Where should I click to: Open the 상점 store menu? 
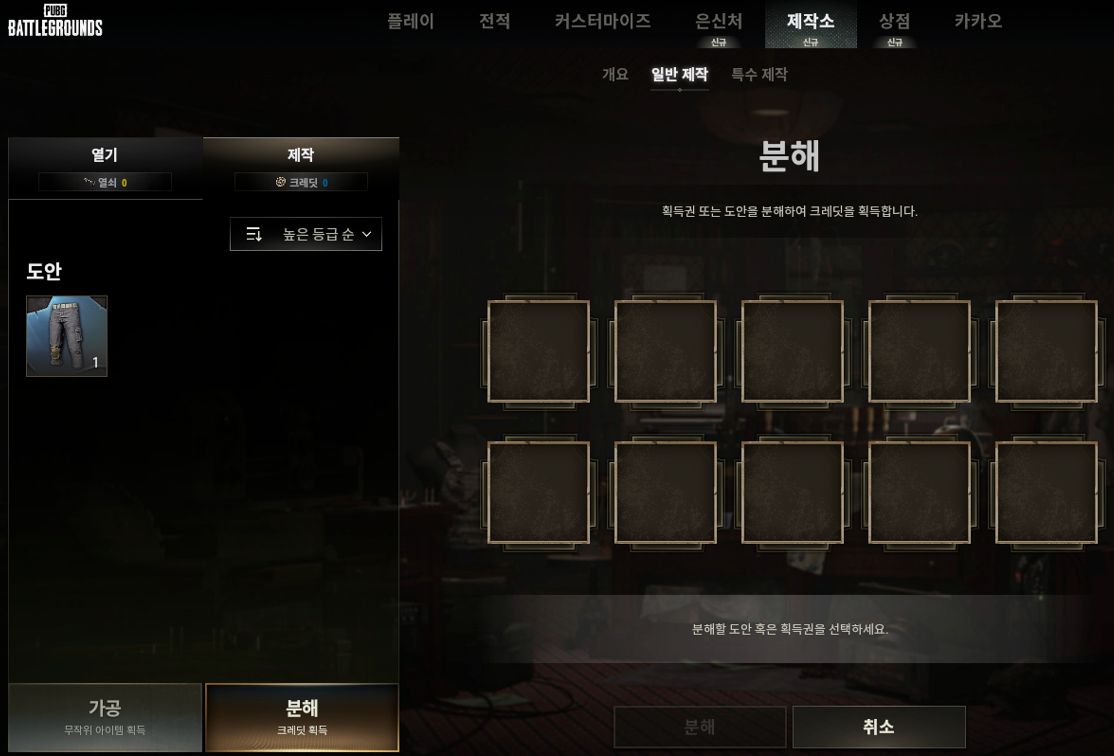[x=894, y=22]
